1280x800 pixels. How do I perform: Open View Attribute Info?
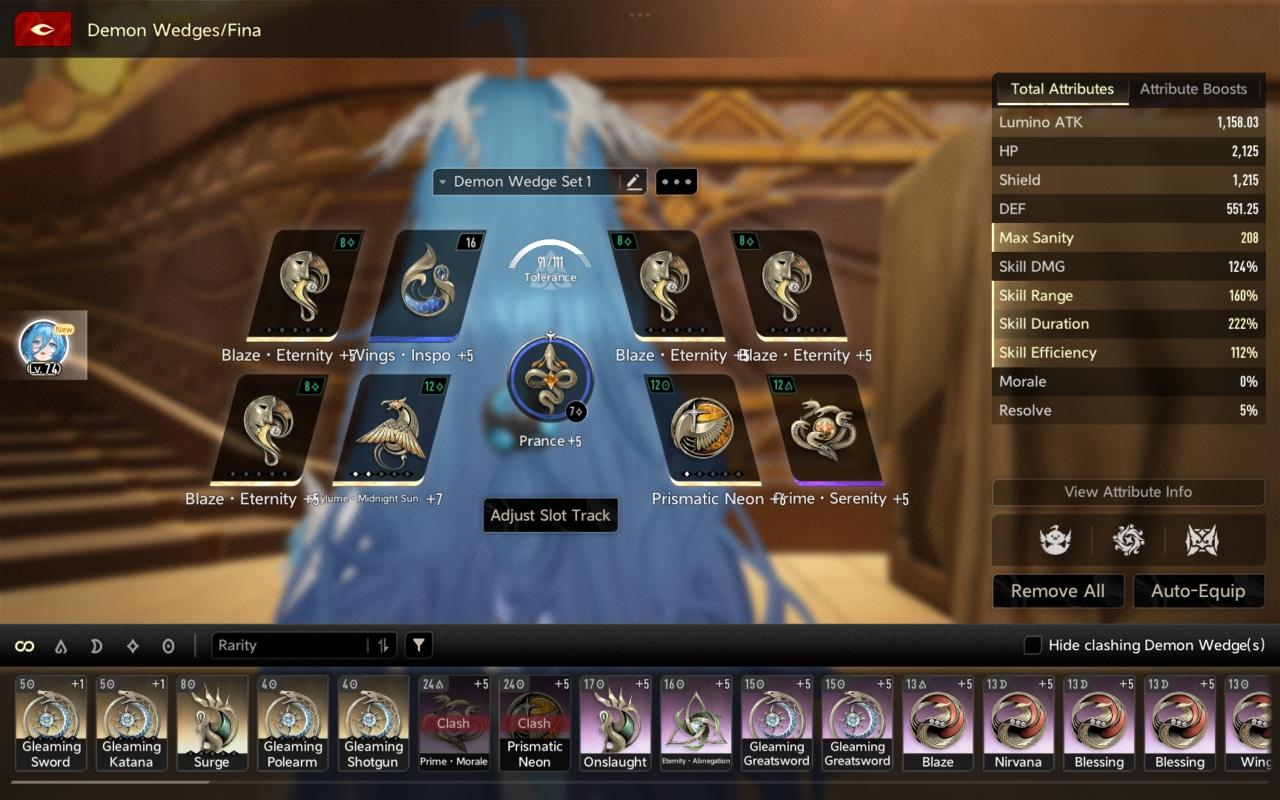tap(1127, 492)
